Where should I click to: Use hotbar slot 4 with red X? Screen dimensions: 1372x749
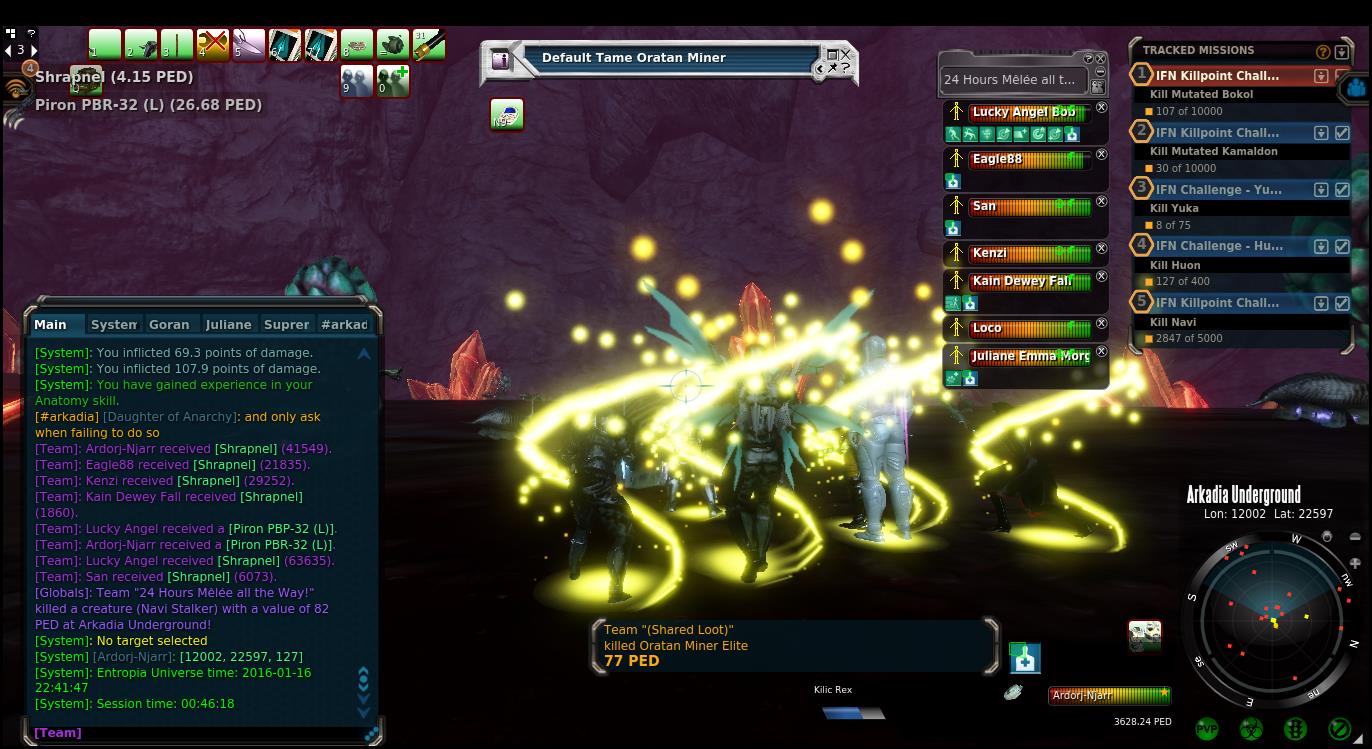pyautogui.click(x=213, y=45)
